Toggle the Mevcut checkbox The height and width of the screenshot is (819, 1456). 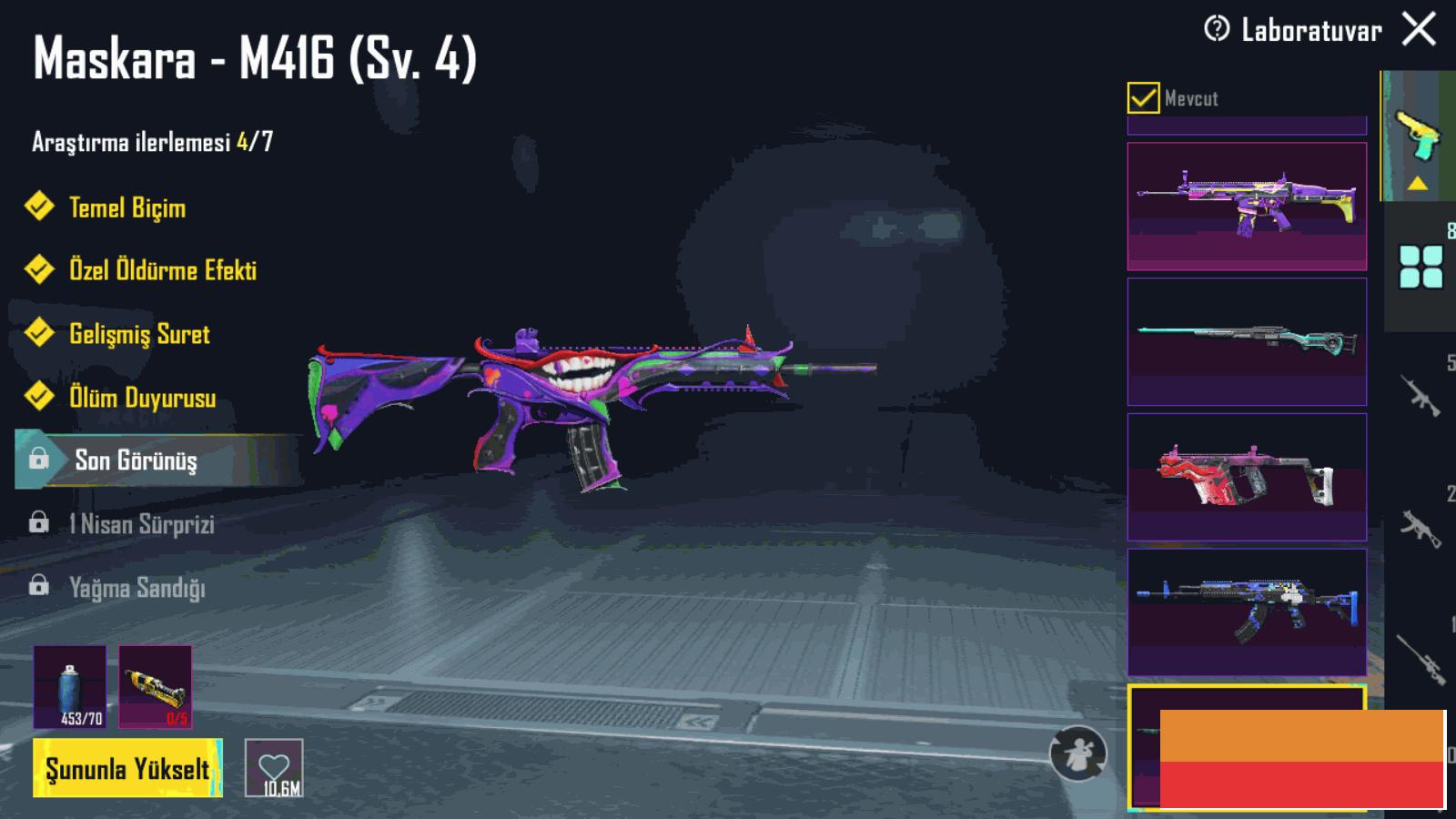[x=1143, y=97]
